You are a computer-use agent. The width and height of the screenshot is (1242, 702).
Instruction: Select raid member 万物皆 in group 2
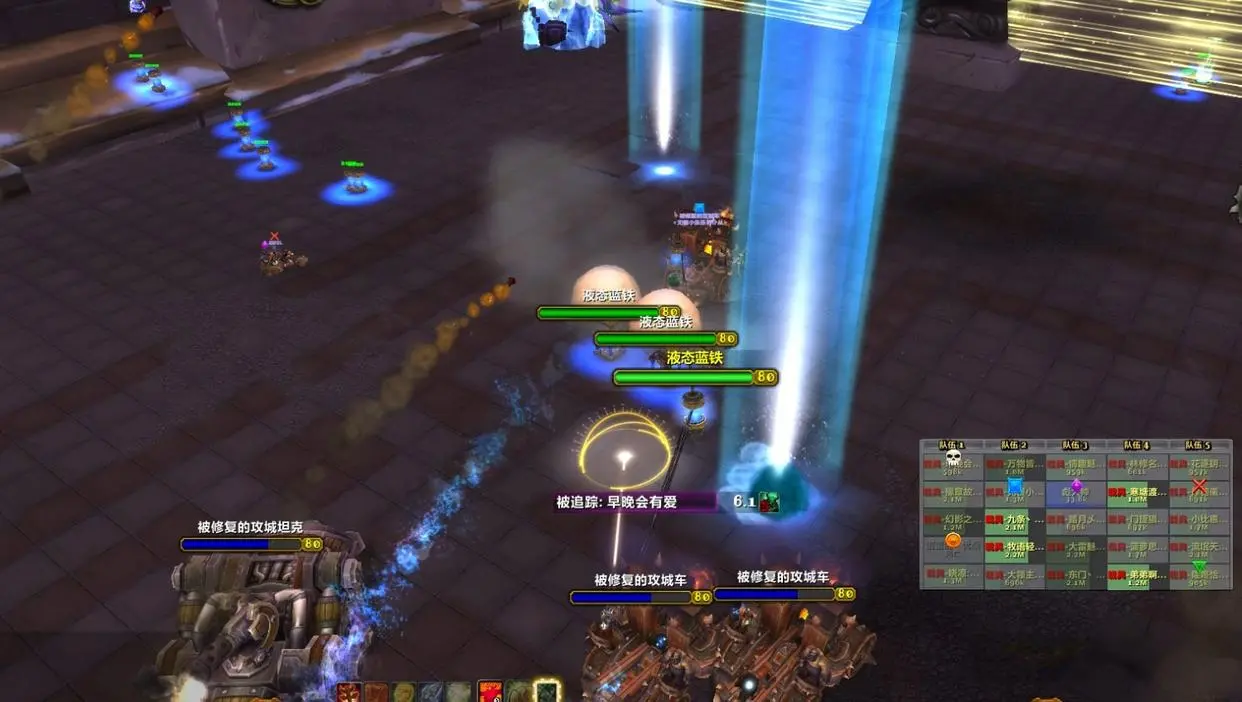[x=1014, y=465]
